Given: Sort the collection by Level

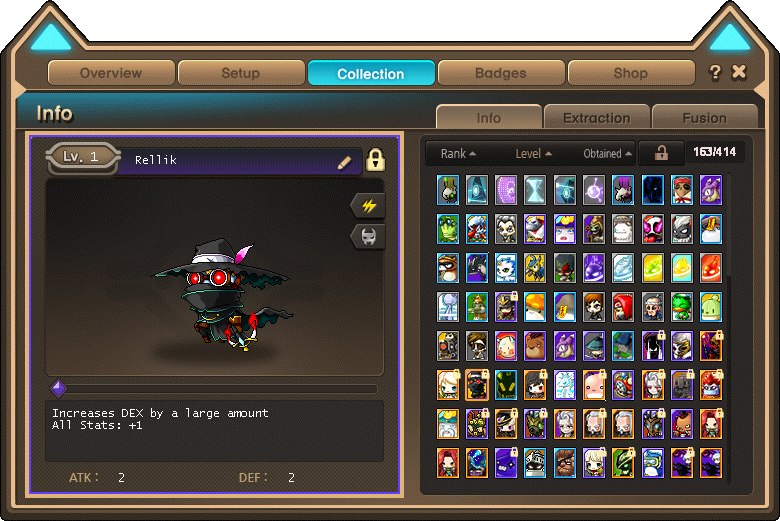Looking at the screenshot, I should coord(533,154).
